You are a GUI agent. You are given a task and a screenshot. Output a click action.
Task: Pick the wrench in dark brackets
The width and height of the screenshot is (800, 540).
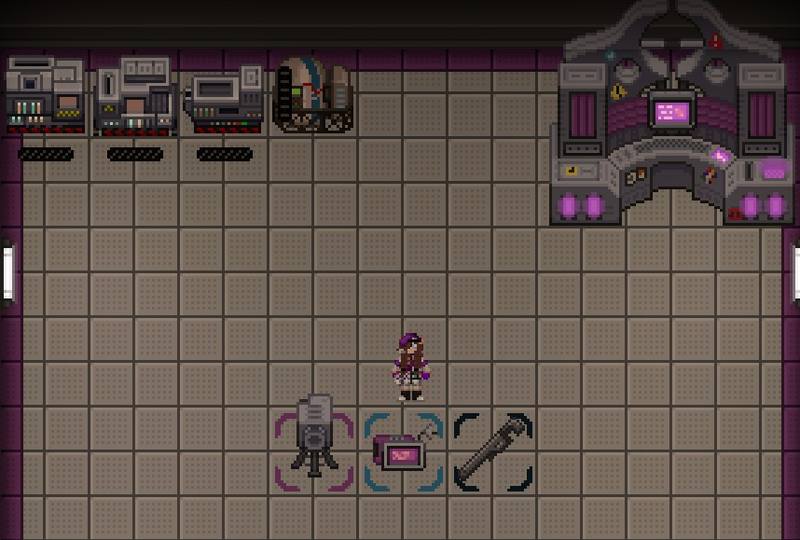click(x=493, y=451)
